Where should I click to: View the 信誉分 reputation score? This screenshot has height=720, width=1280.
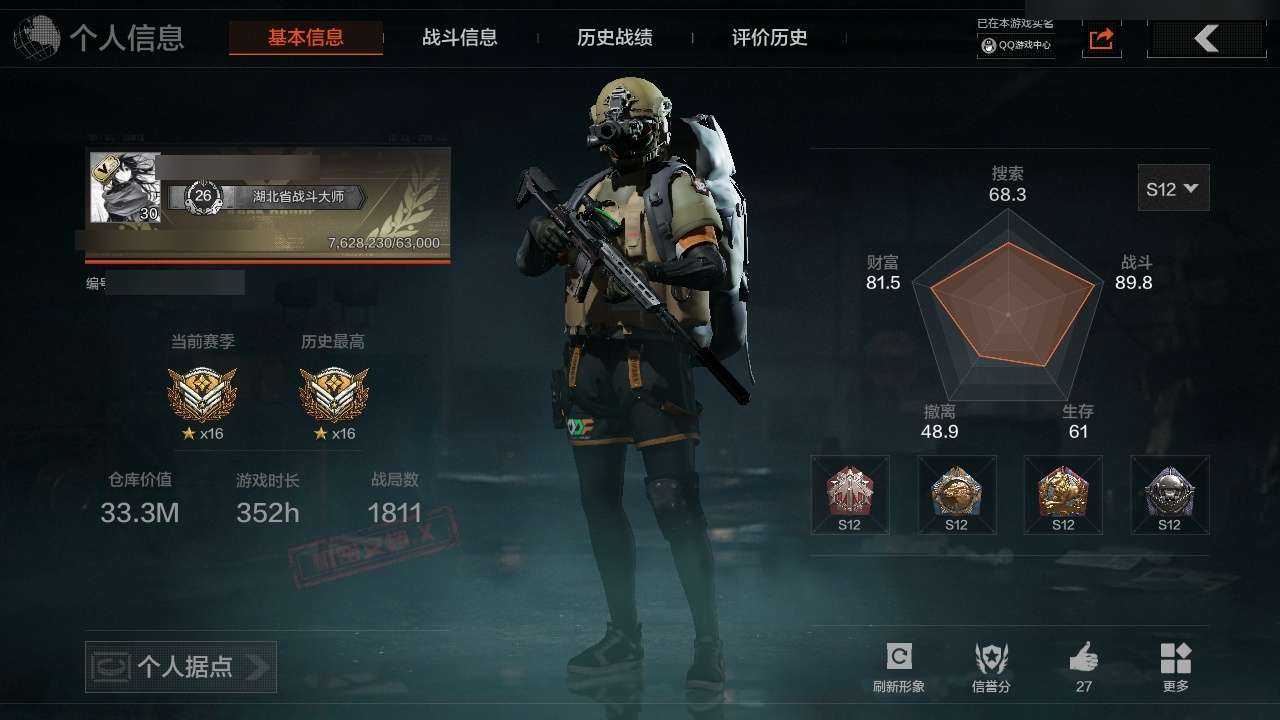[991, 667]
